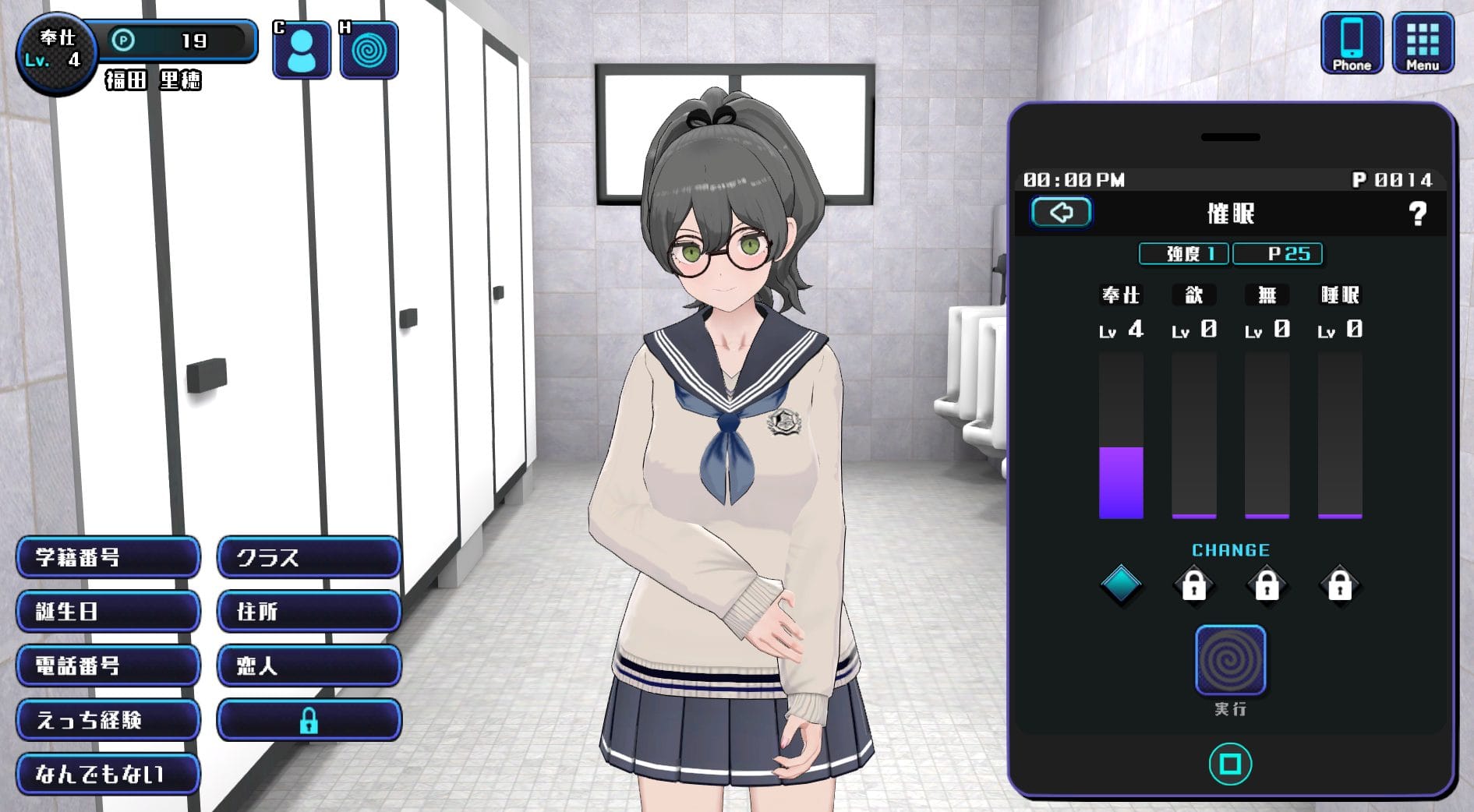Image resolution: width=1474 pixels, height=812 pixels.
Task: Open the Menu grid button
Action: click(x=1422, y=44)
